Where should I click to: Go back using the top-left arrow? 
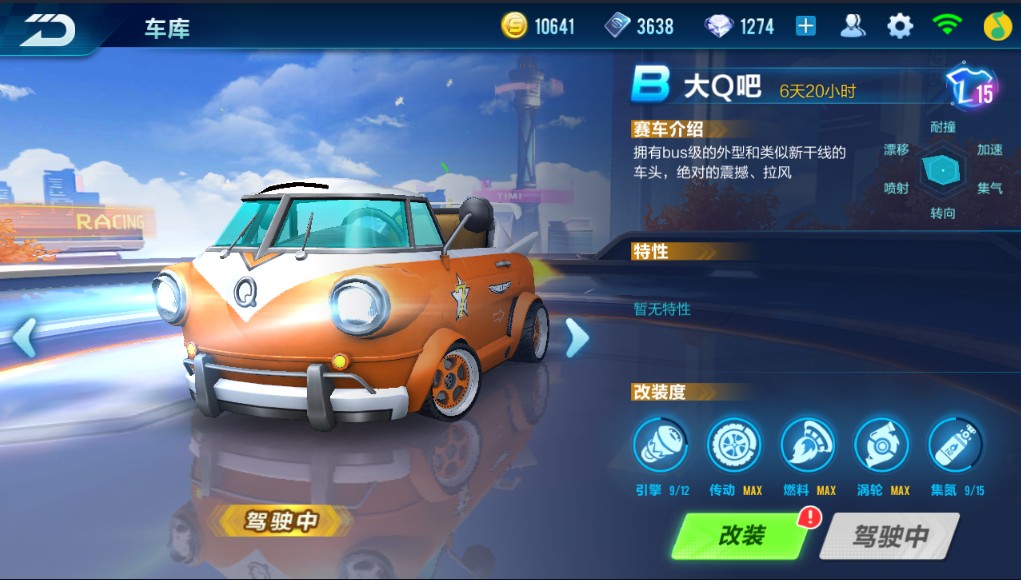click(48, 29)
